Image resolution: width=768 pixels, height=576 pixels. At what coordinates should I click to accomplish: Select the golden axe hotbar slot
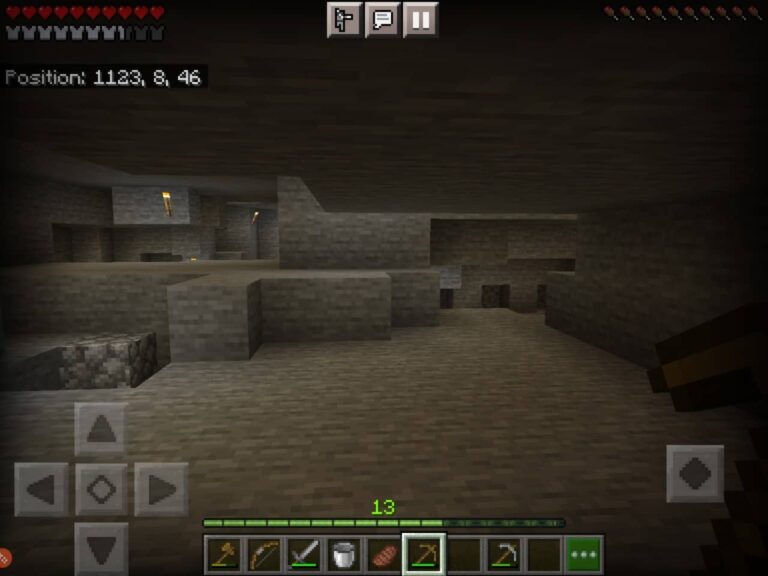coord(224,554)
